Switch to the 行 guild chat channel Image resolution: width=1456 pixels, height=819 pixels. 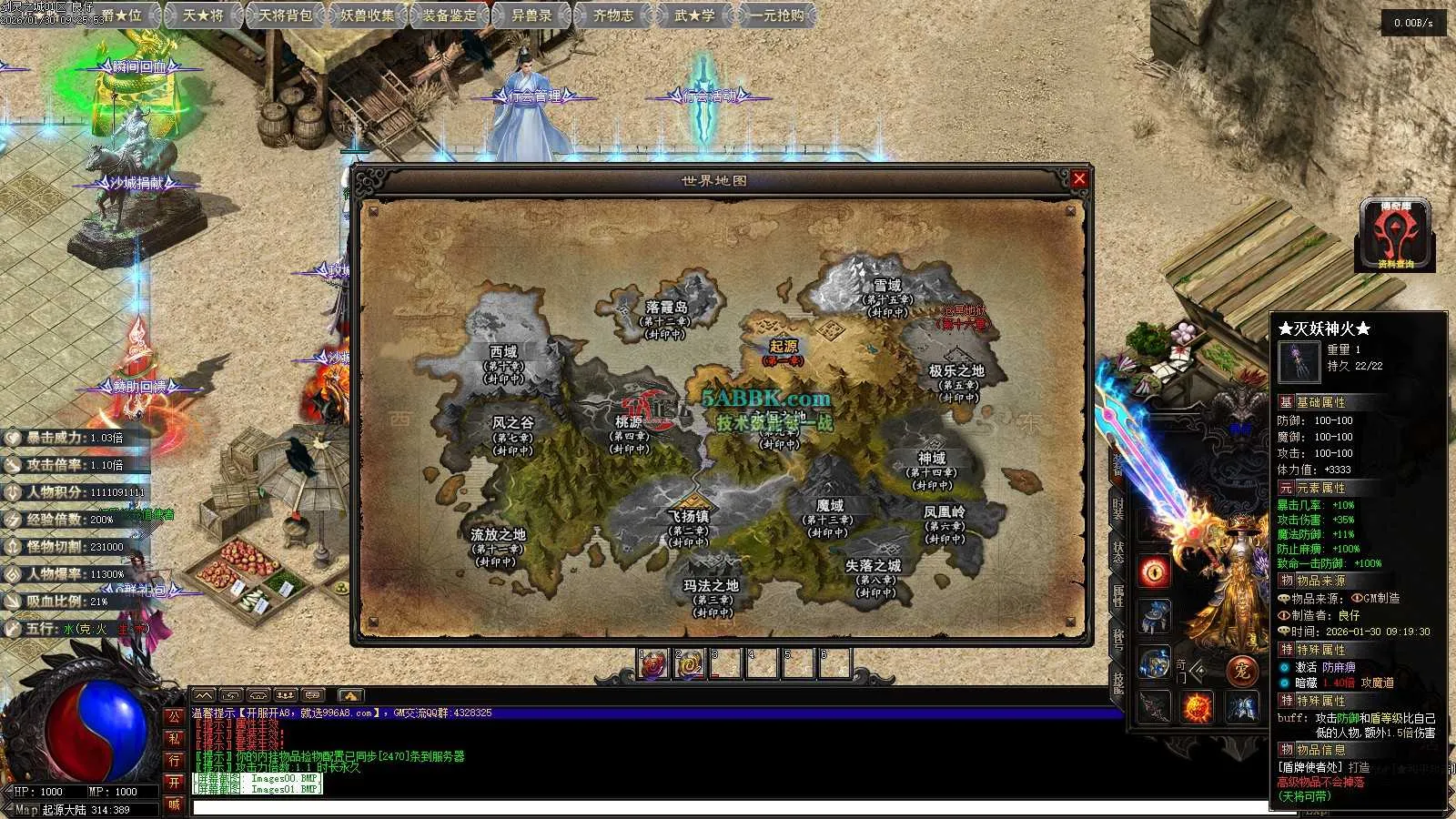[174, 760]
